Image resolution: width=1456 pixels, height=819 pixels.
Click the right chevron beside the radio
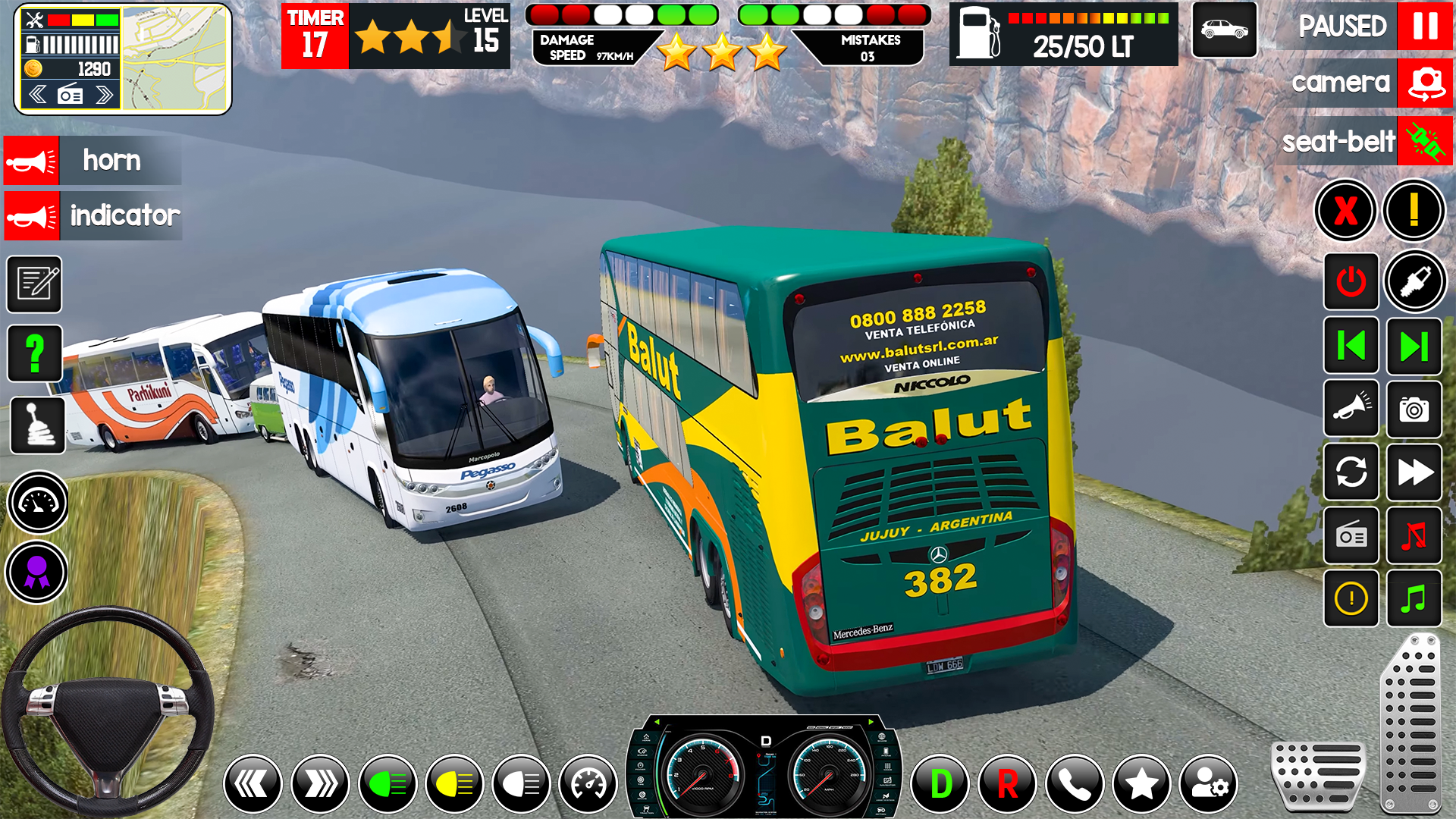103,95
